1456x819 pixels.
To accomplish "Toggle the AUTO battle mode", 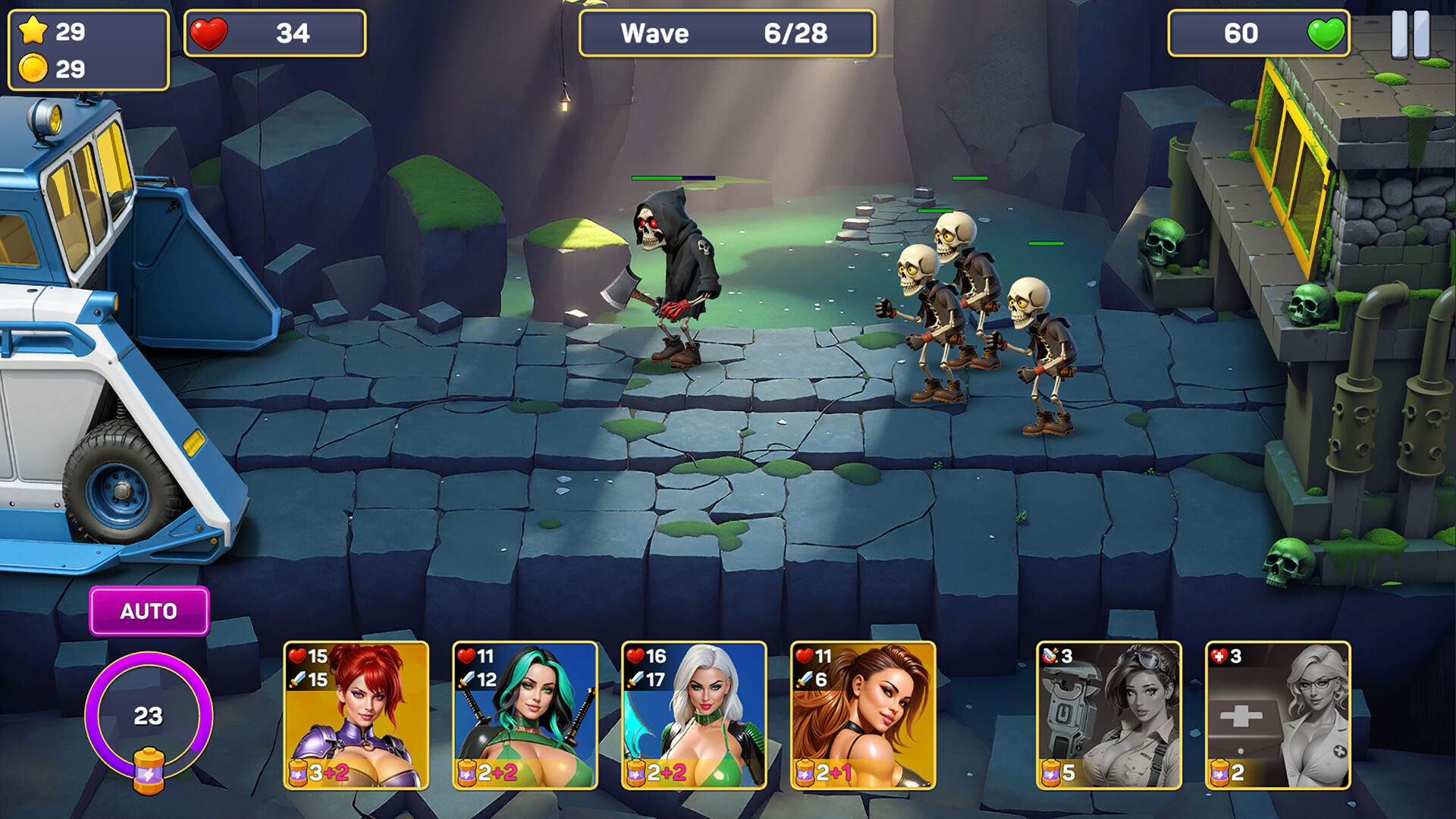I will pos(149,609).
